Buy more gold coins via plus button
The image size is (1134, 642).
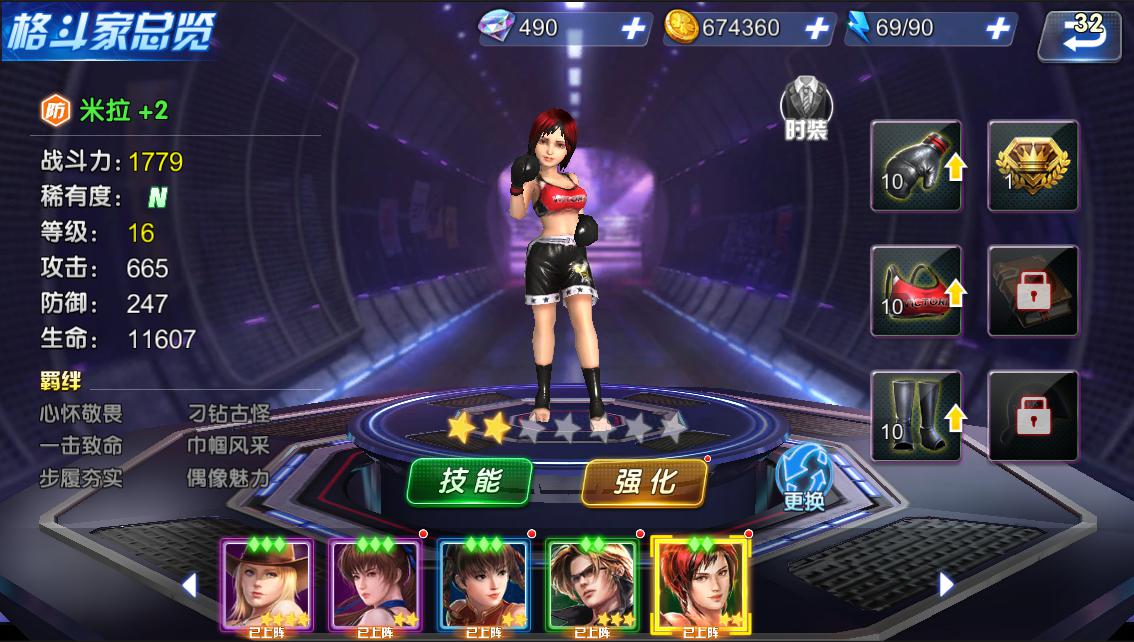click(x=816, y=28)
